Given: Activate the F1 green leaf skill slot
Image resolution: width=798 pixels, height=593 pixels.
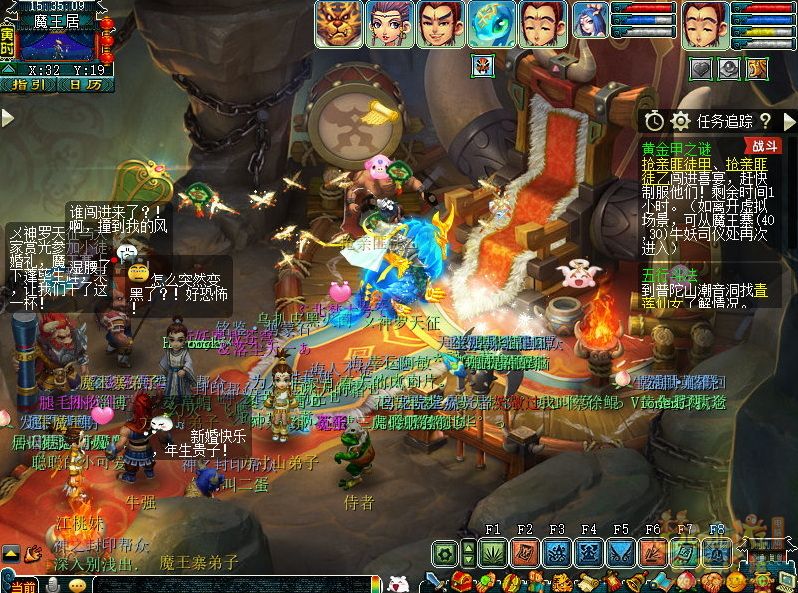Looking at the screenshot, I should (493, 553).
